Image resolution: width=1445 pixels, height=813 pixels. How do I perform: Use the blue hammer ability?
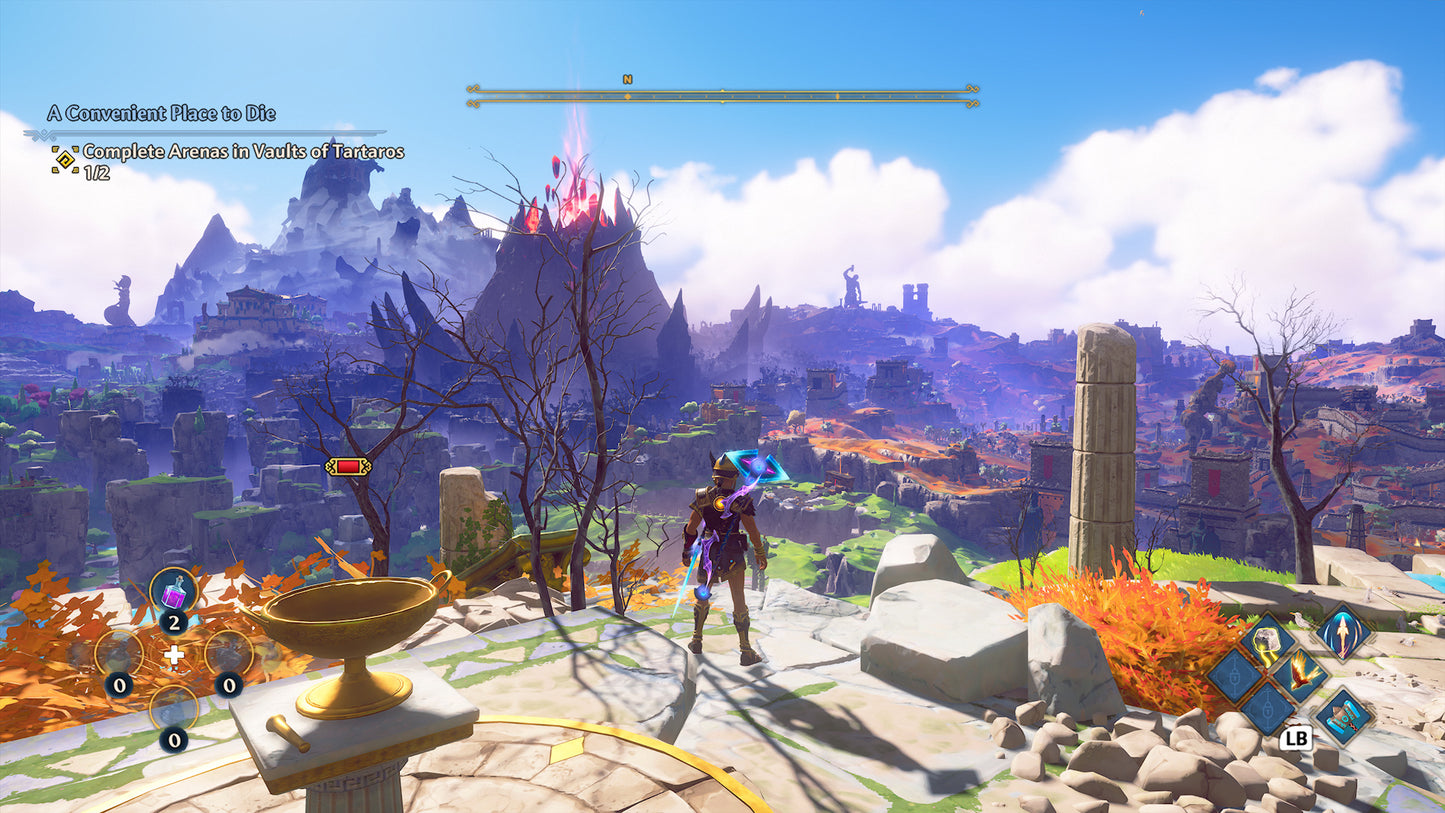point(1342,715)
